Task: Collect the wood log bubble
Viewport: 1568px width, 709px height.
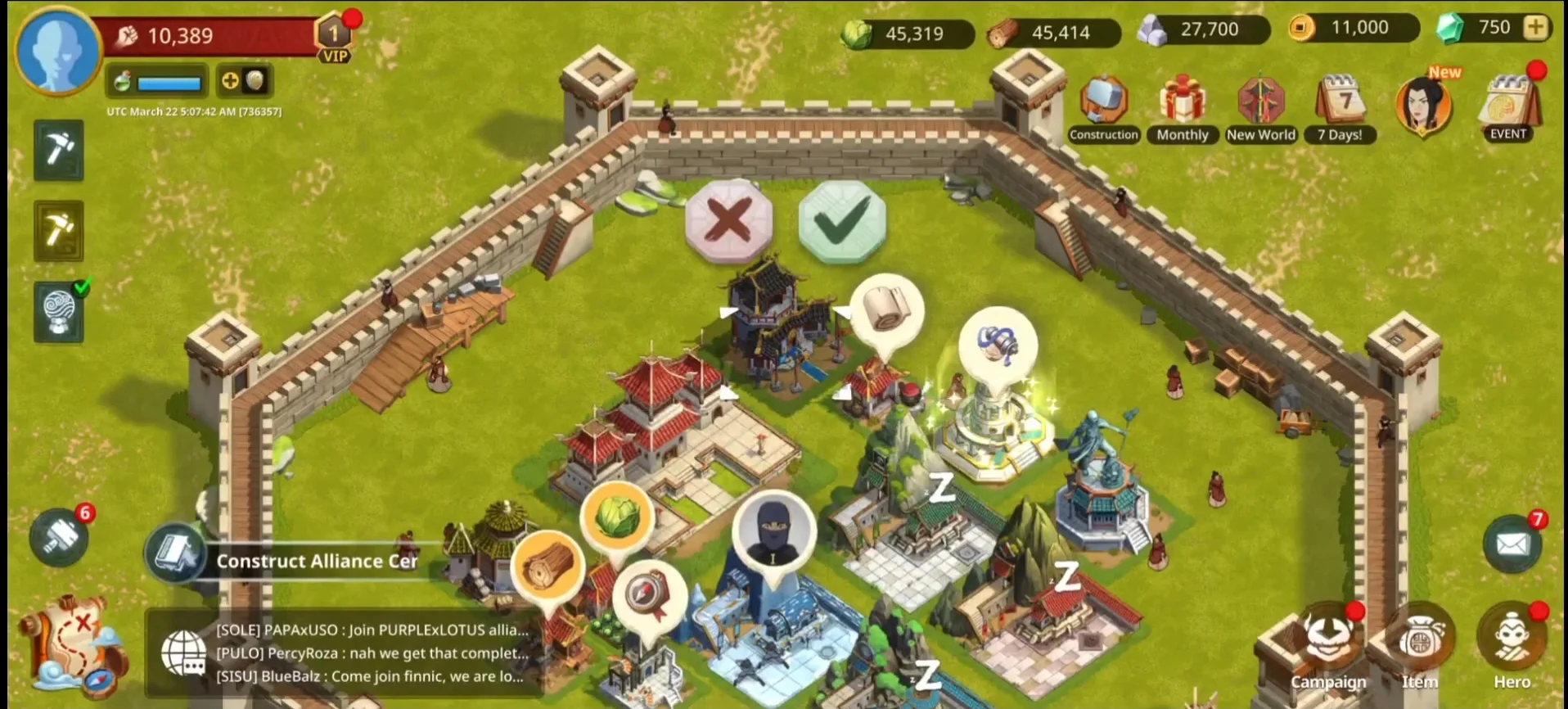Action: (547, 567)
